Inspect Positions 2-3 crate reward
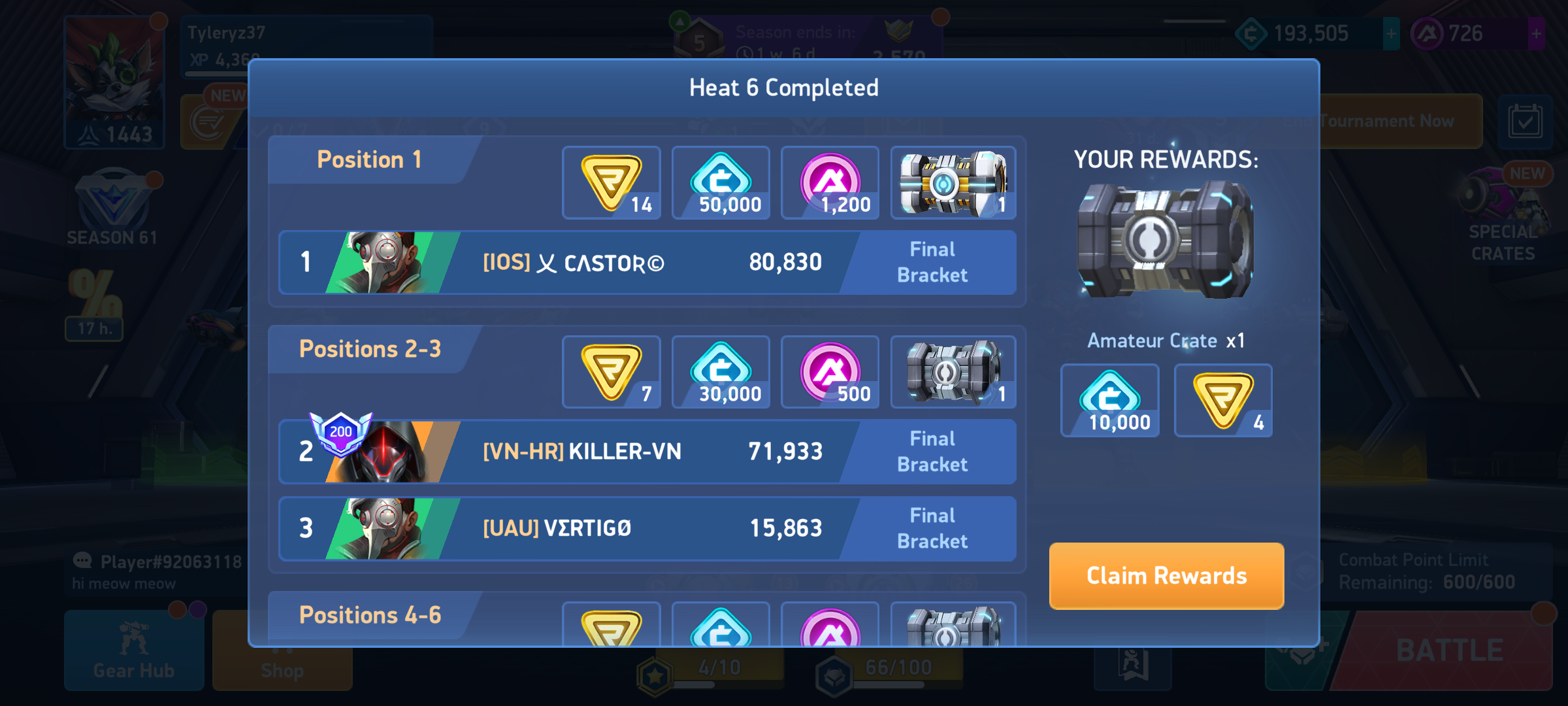 coord(953,372)
